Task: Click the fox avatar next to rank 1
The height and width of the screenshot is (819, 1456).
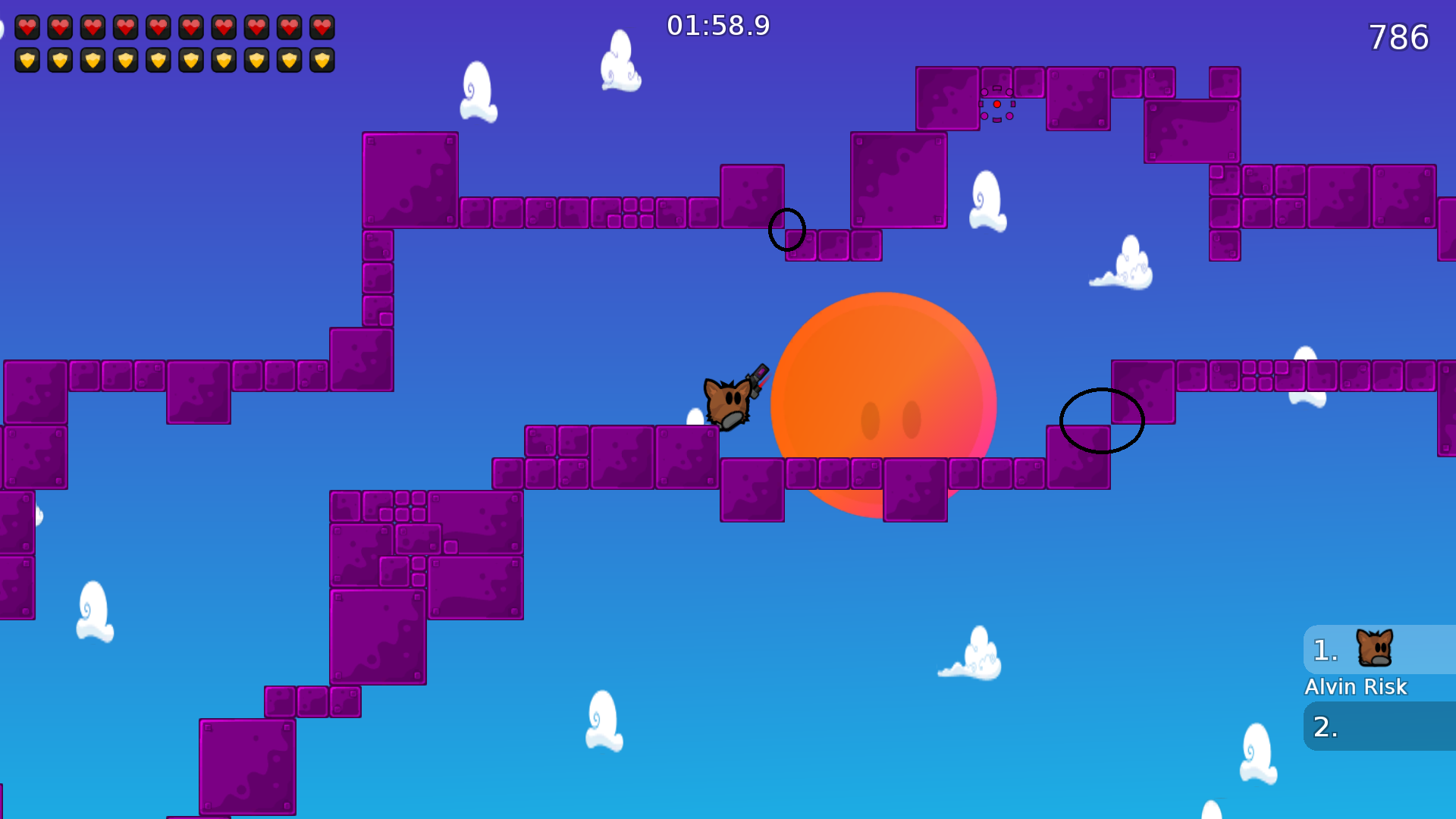Action: [x=1376, y=649]
